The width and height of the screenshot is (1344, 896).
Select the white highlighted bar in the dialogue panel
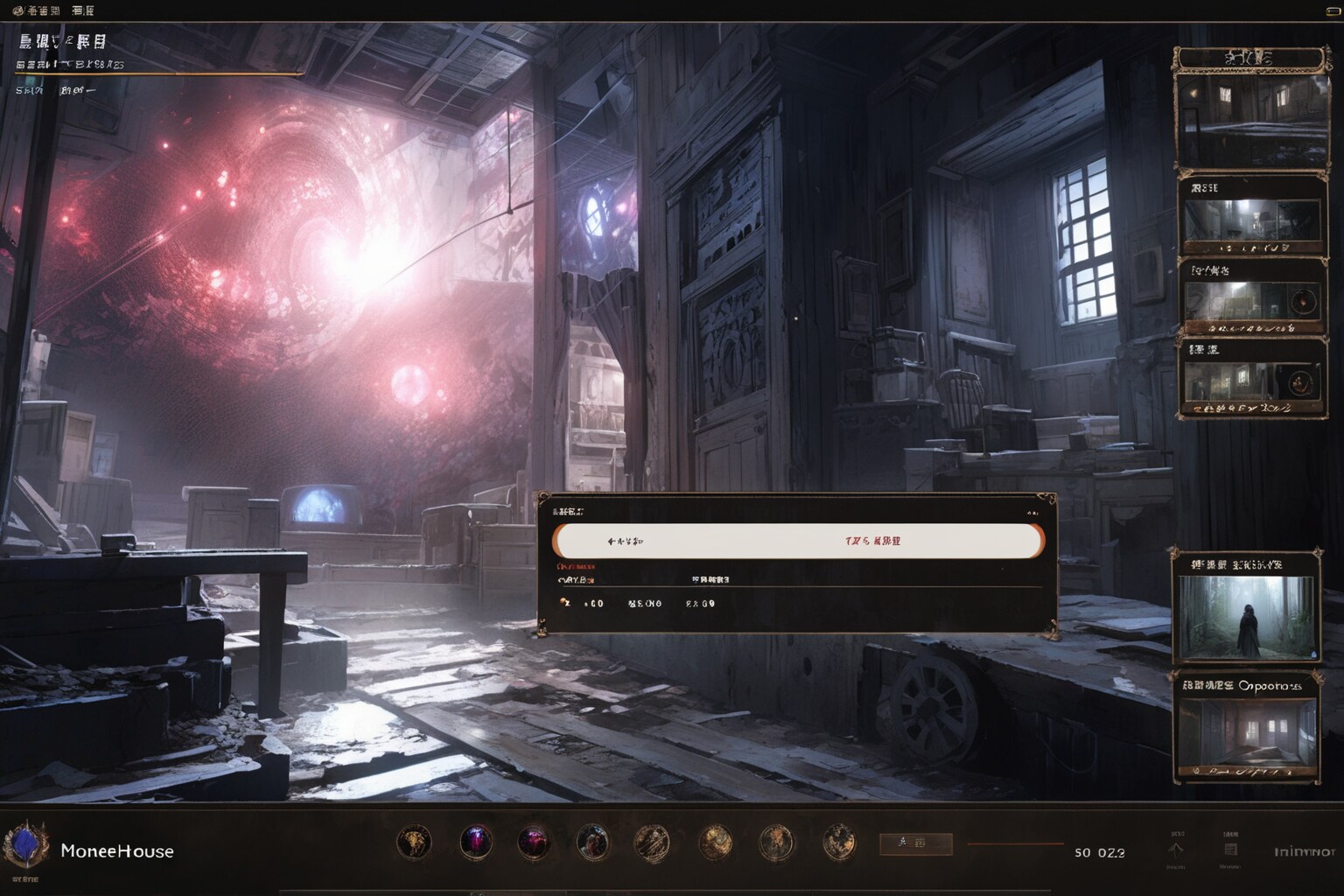[x=798, y=541]
